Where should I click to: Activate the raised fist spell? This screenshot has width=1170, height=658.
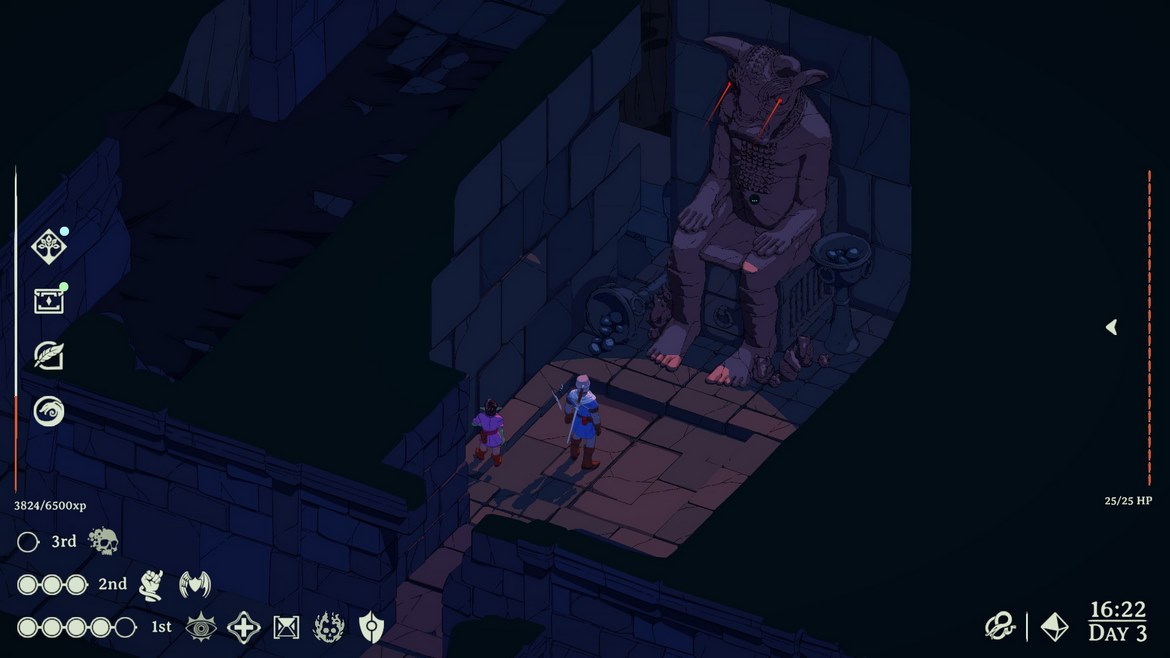(151, 584)
